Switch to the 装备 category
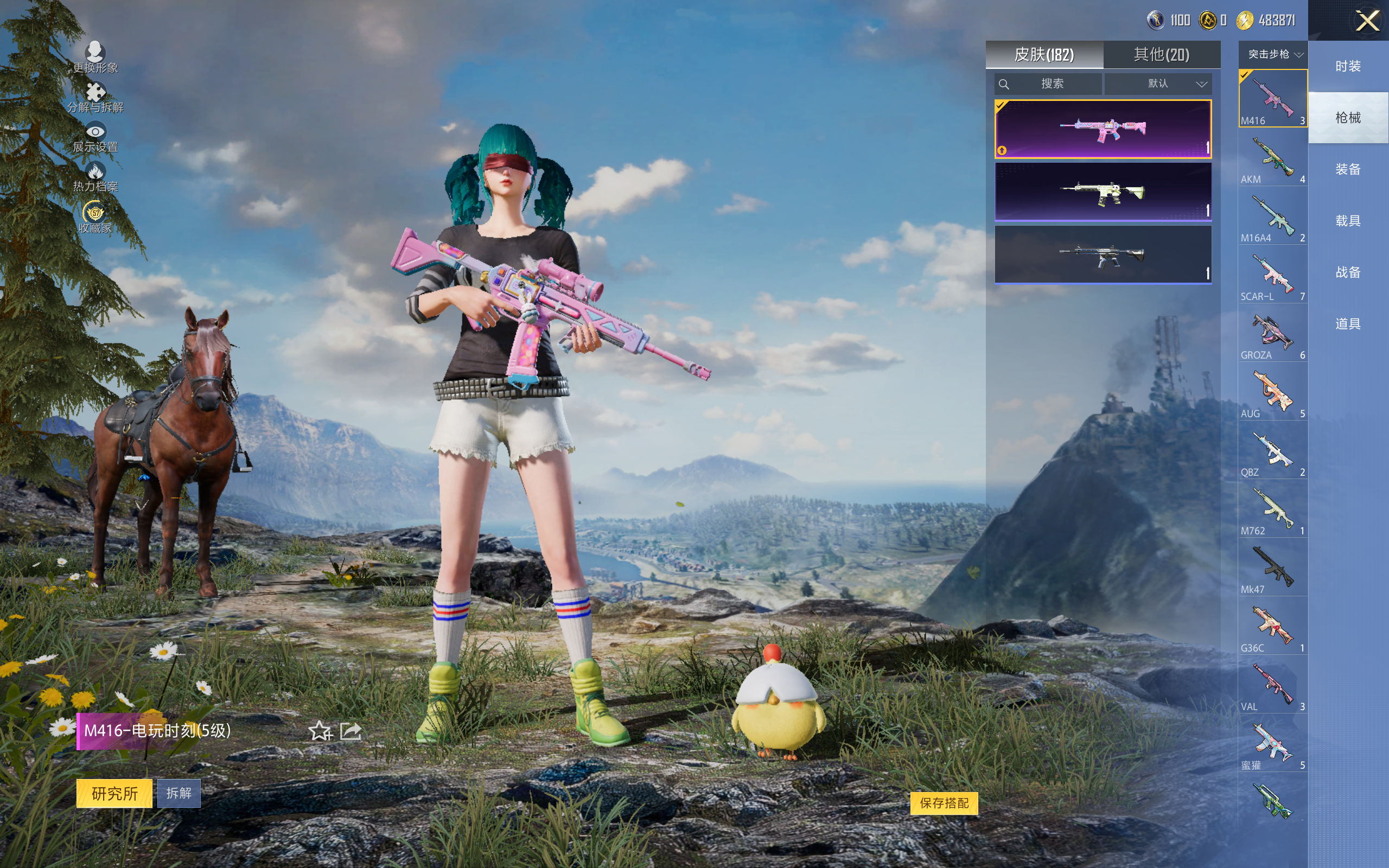The height and width of the screenshot is (868, 1389). (1348, 169)
